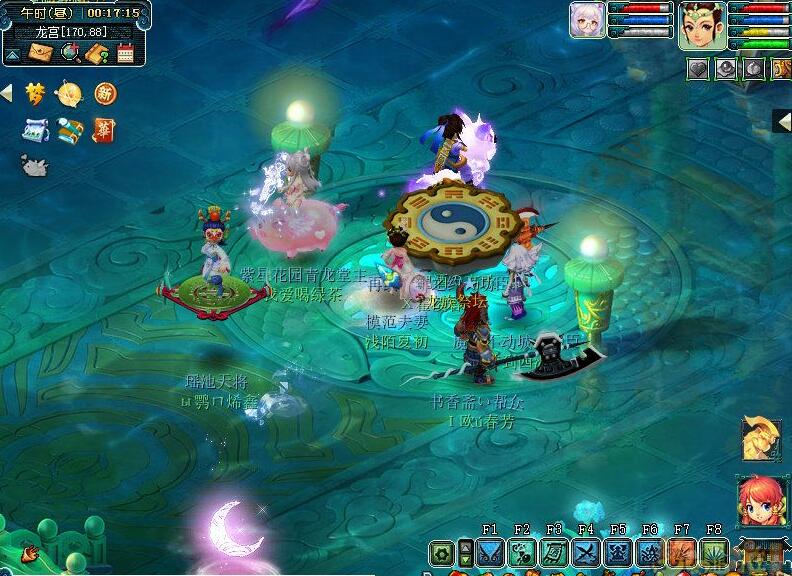Open the red 華 book icon
792x576 pixels.
click(x=104, y=130)
